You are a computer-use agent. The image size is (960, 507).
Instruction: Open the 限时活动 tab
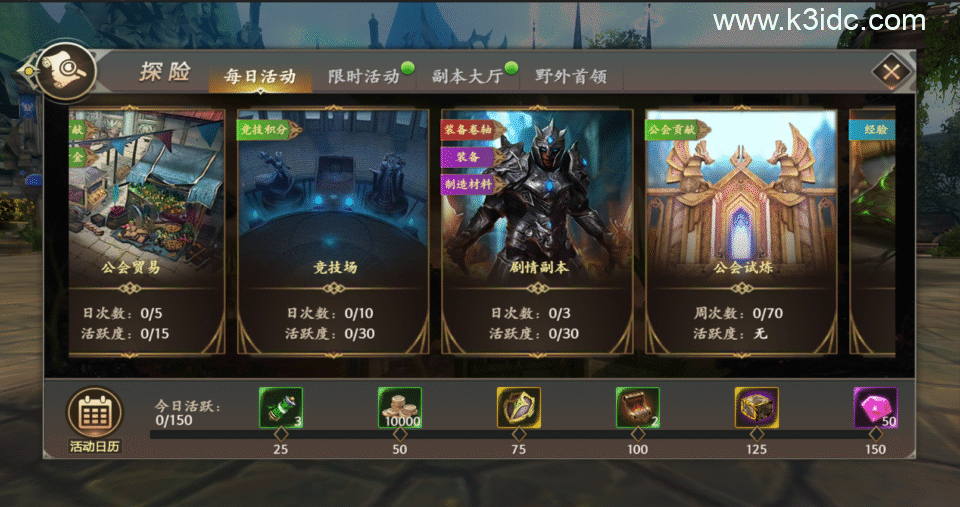pyautogui.click(x=363, y=77)
